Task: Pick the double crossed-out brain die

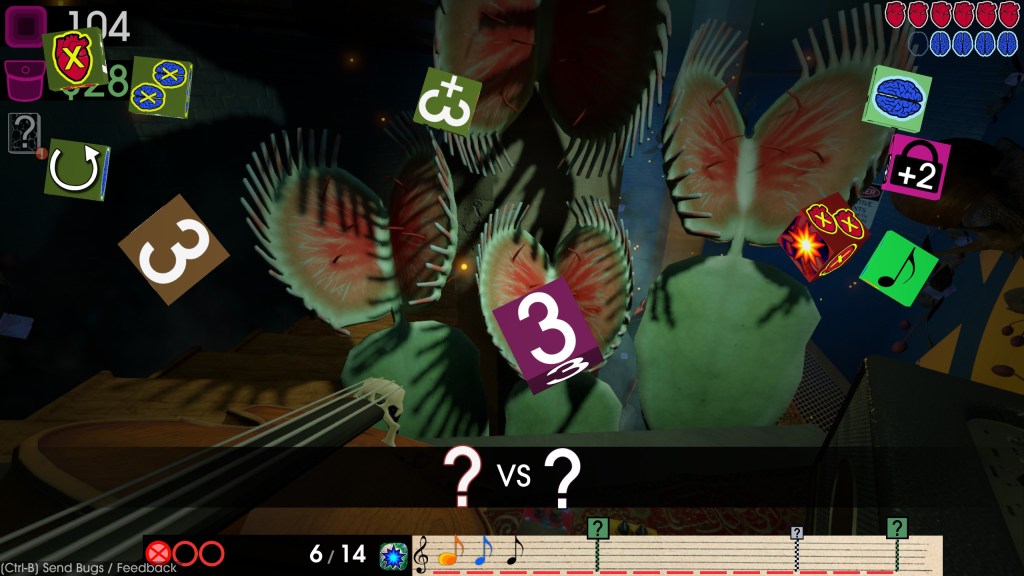Action: tap(160, 86)
